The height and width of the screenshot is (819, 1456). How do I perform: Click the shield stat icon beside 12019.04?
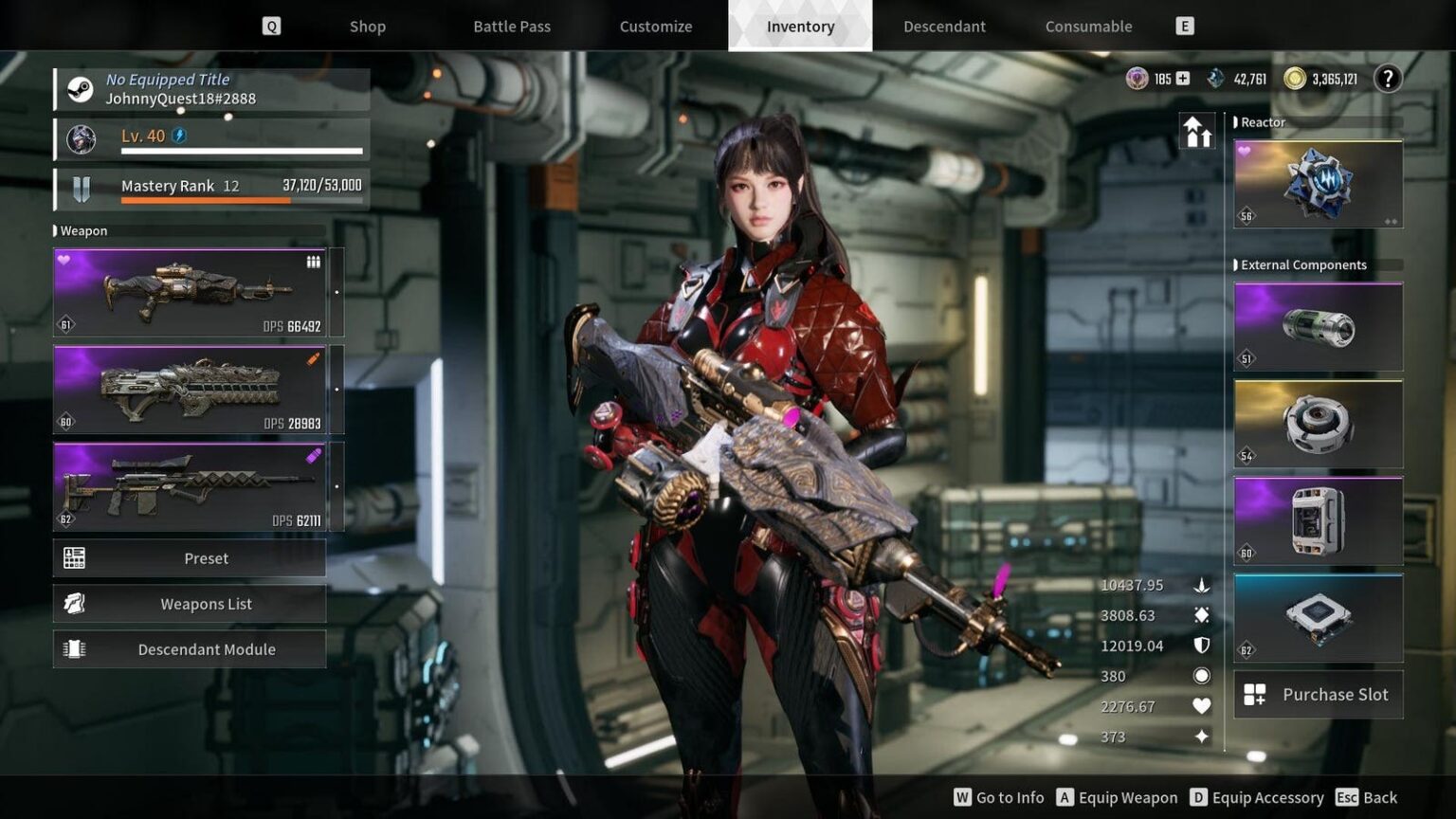1201,646
